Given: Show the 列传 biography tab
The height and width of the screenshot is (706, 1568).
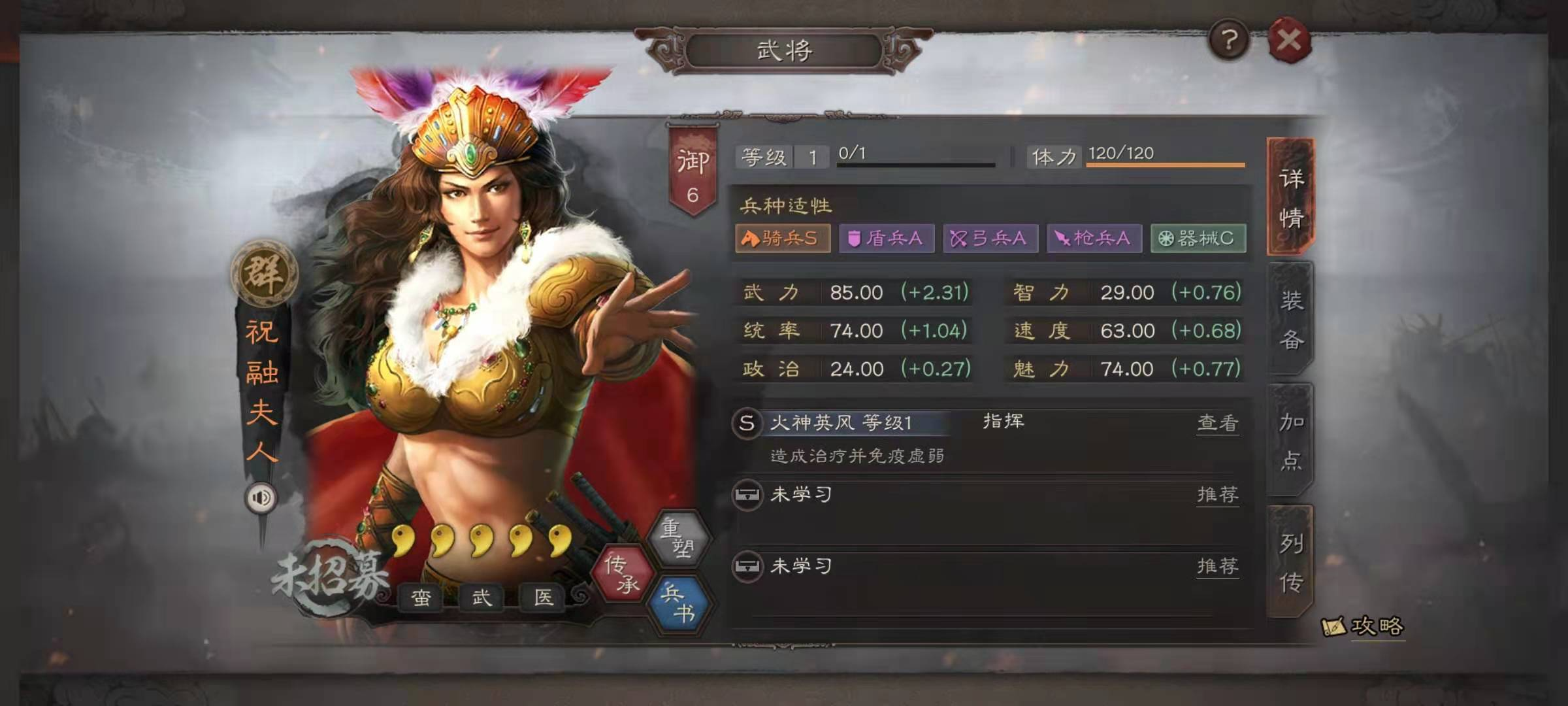Looking at the screenshot, I should [x=1290, y=562].
